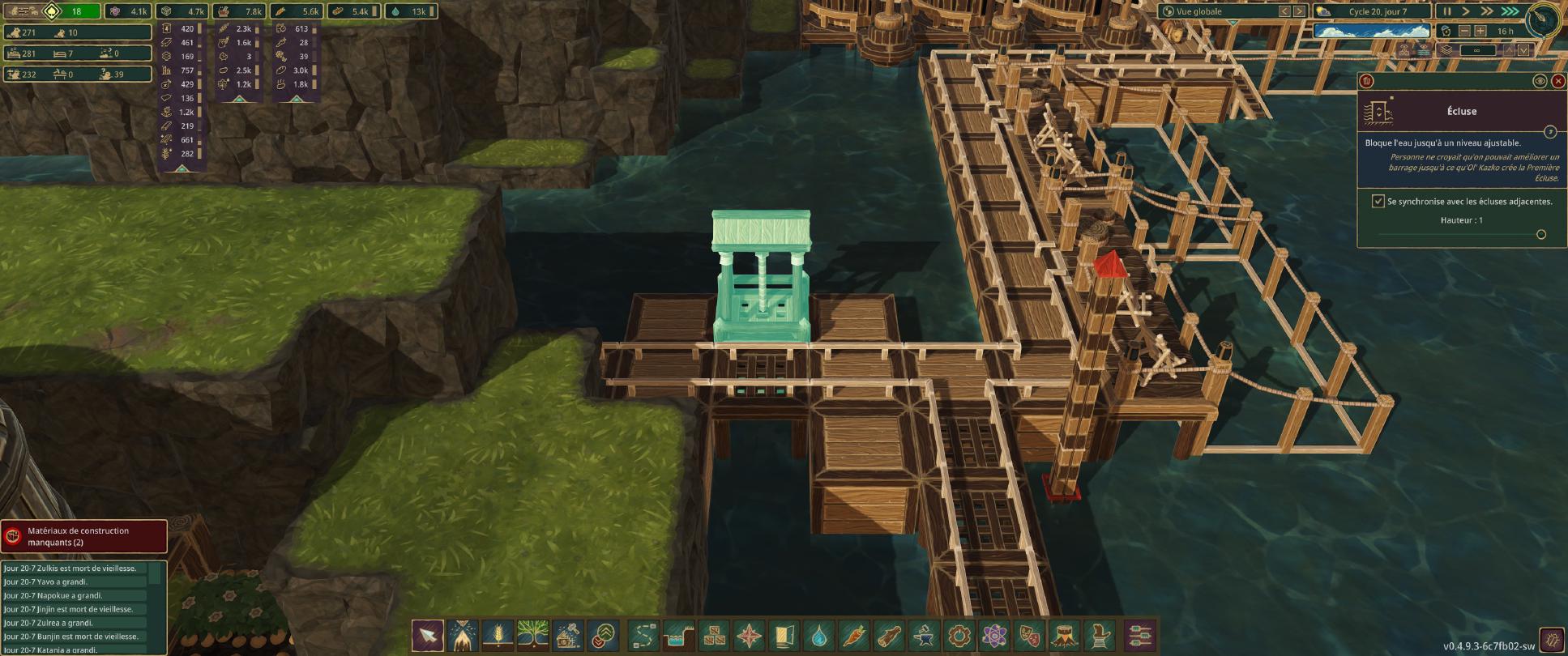Set game speed to double arrows

pyautogui.click(x=1486, y=11)
